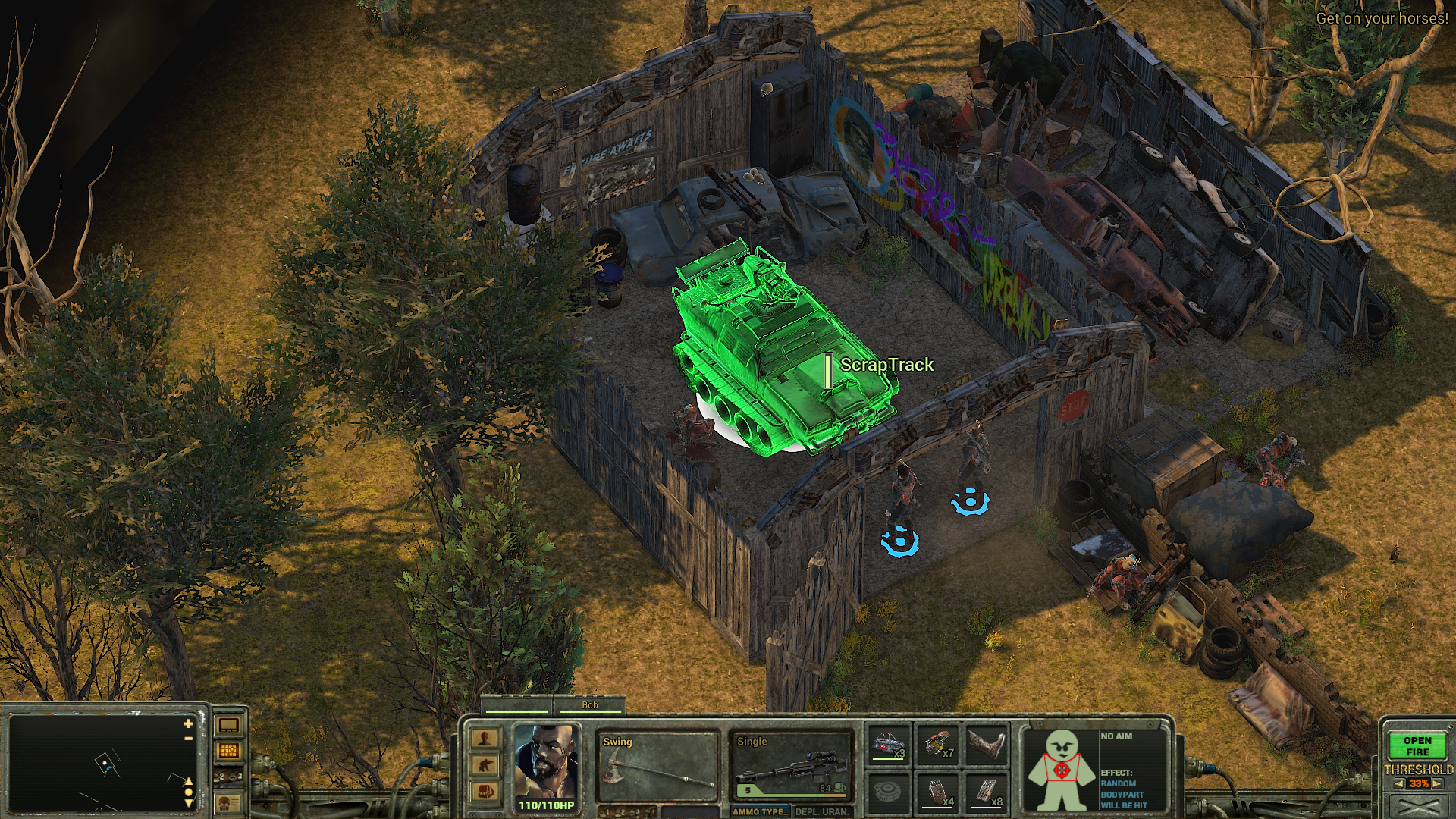Viewport: 1456px width, 819px height.
Task: Open the character silhouette panel button
Action: tap(485, 739)
